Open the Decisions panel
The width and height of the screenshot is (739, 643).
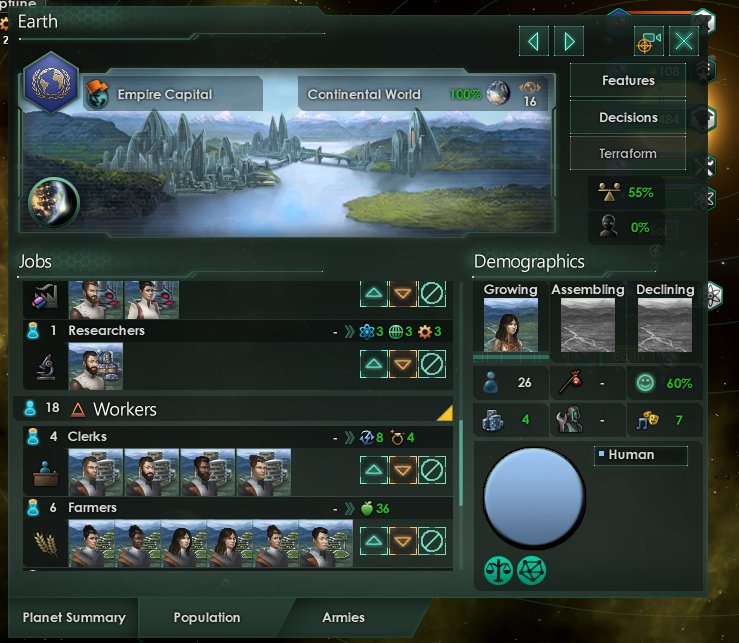pyautogui.click(x=628, y=118)
